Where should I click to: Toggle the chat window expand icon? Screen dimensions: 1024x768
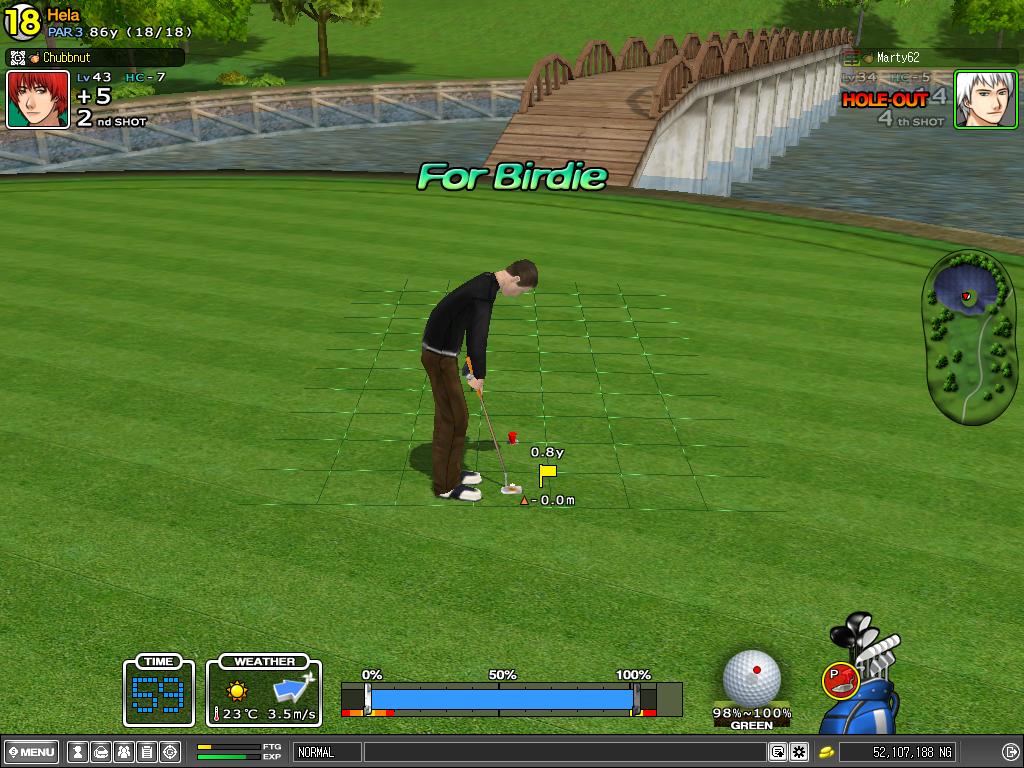pyautogui.click(x=777, y=752)
